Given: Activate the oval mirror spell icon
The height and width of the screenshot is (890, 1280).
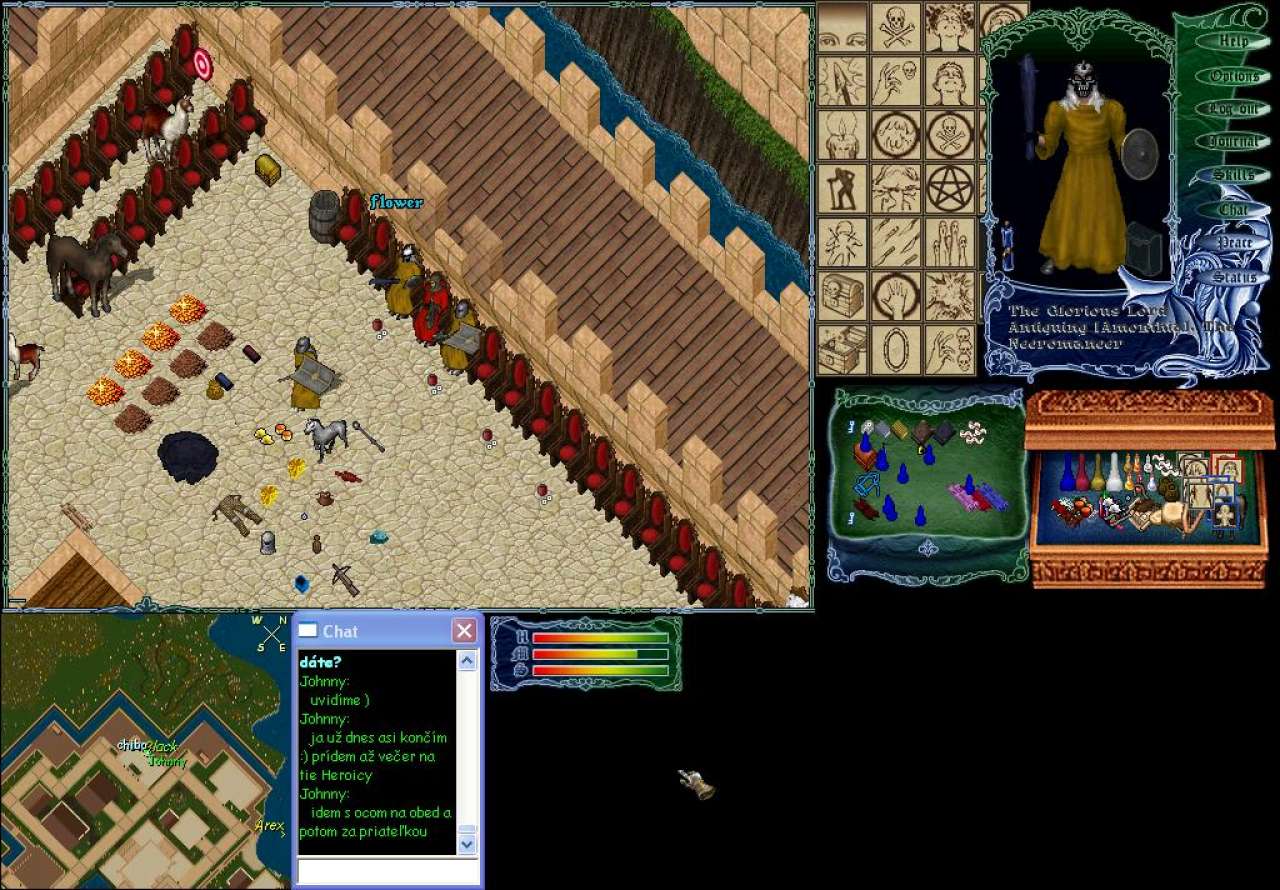Looking at the screenshot, I should 895,349.
